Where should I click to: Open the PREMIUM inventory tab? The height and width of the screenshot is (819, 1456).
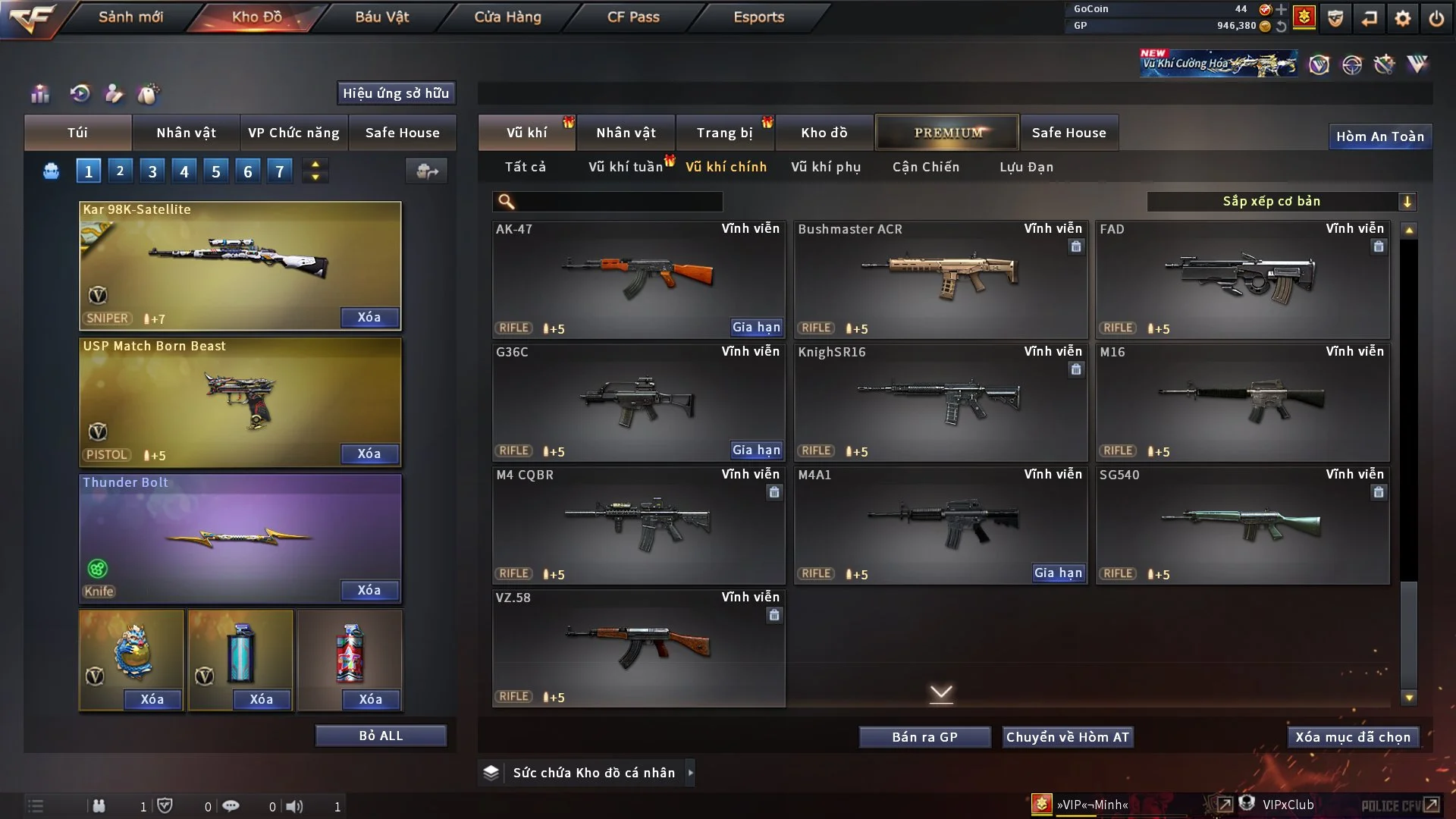tap(947, 133)
